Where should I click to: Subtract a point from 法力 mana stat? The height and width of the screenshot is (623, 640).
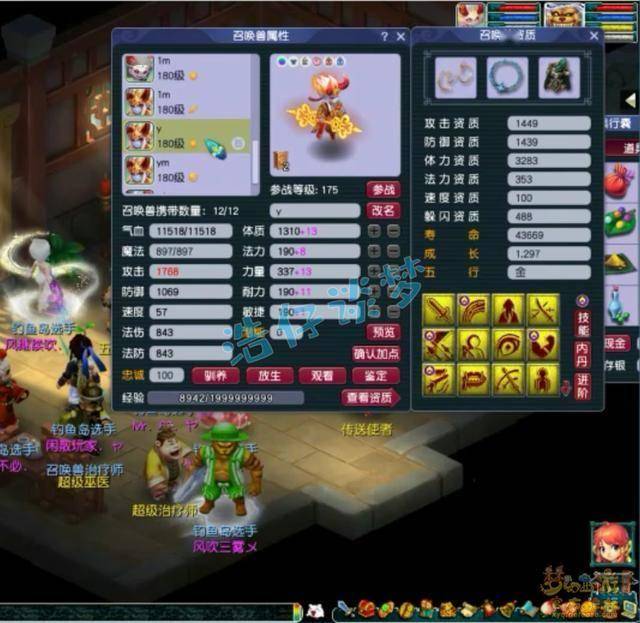pyautogui.click(x=391, y=251)
